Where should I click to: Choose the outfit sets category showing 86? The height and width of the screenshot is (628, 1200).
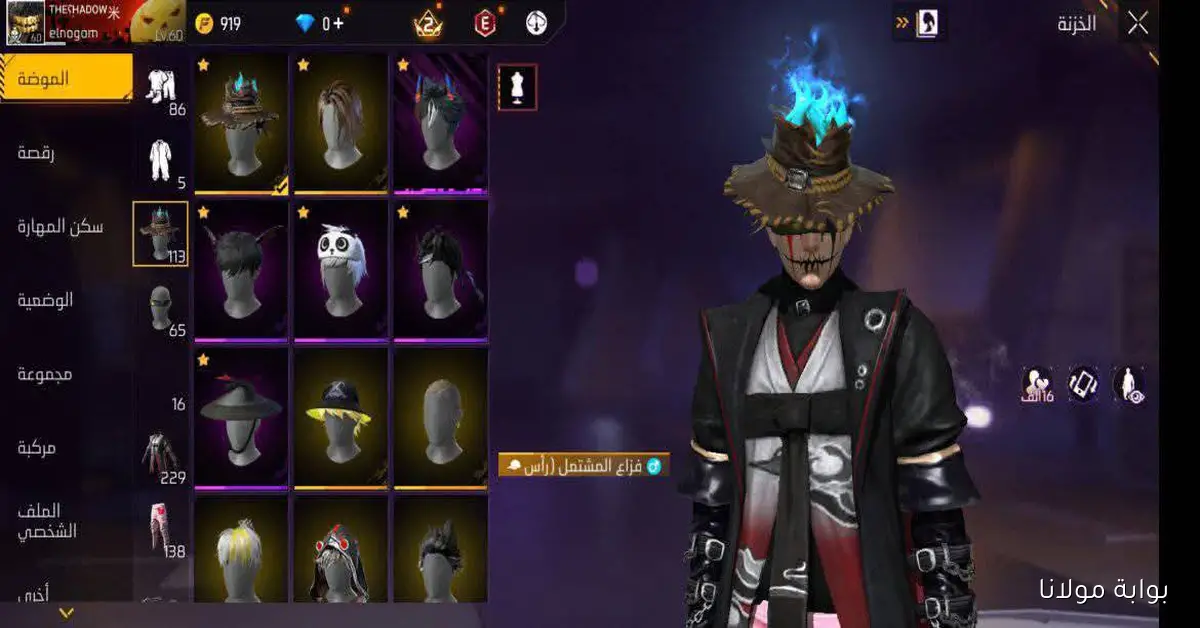click(162, 88)
